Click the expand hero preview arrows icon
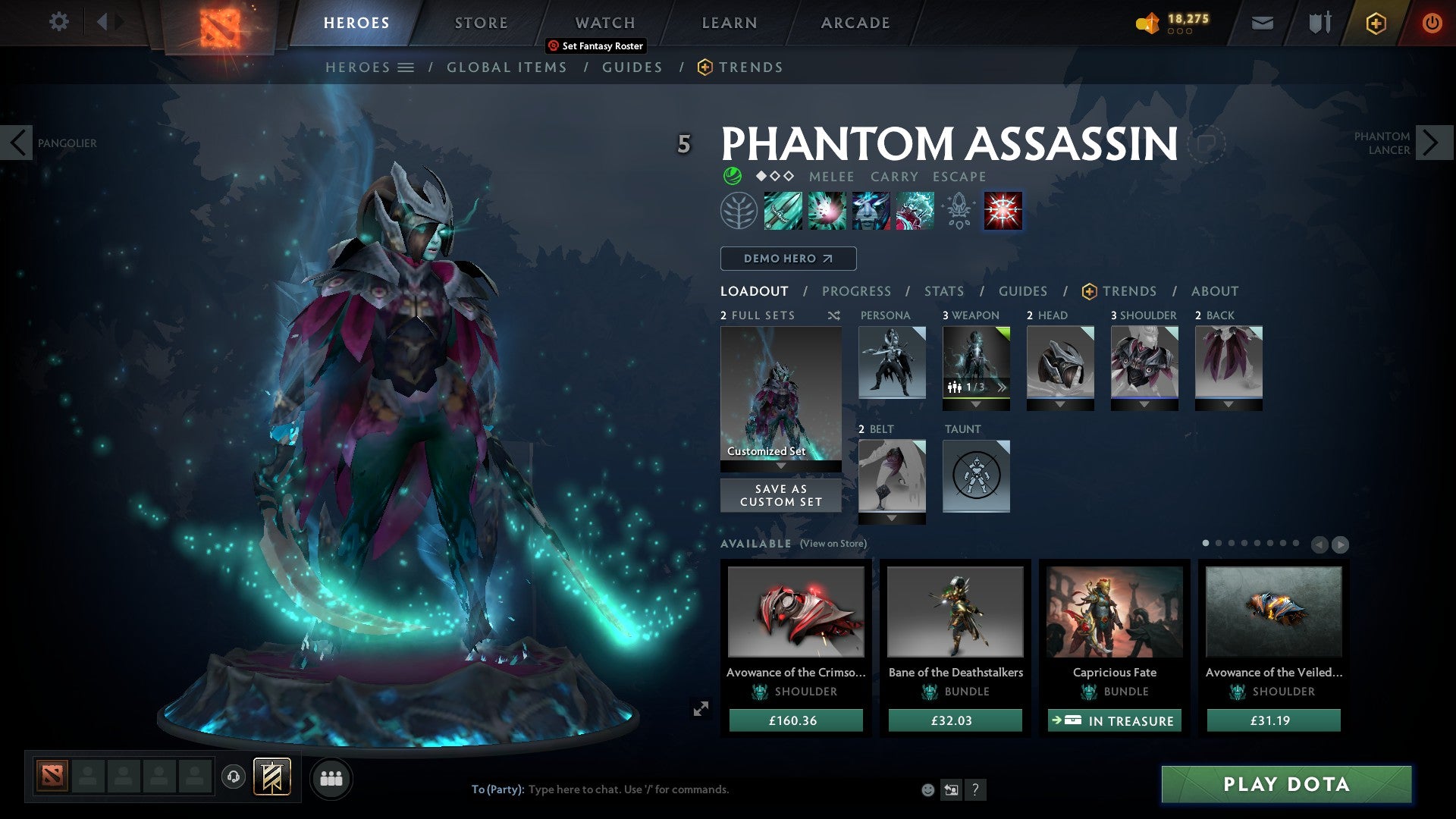 (x=701, y=708)
